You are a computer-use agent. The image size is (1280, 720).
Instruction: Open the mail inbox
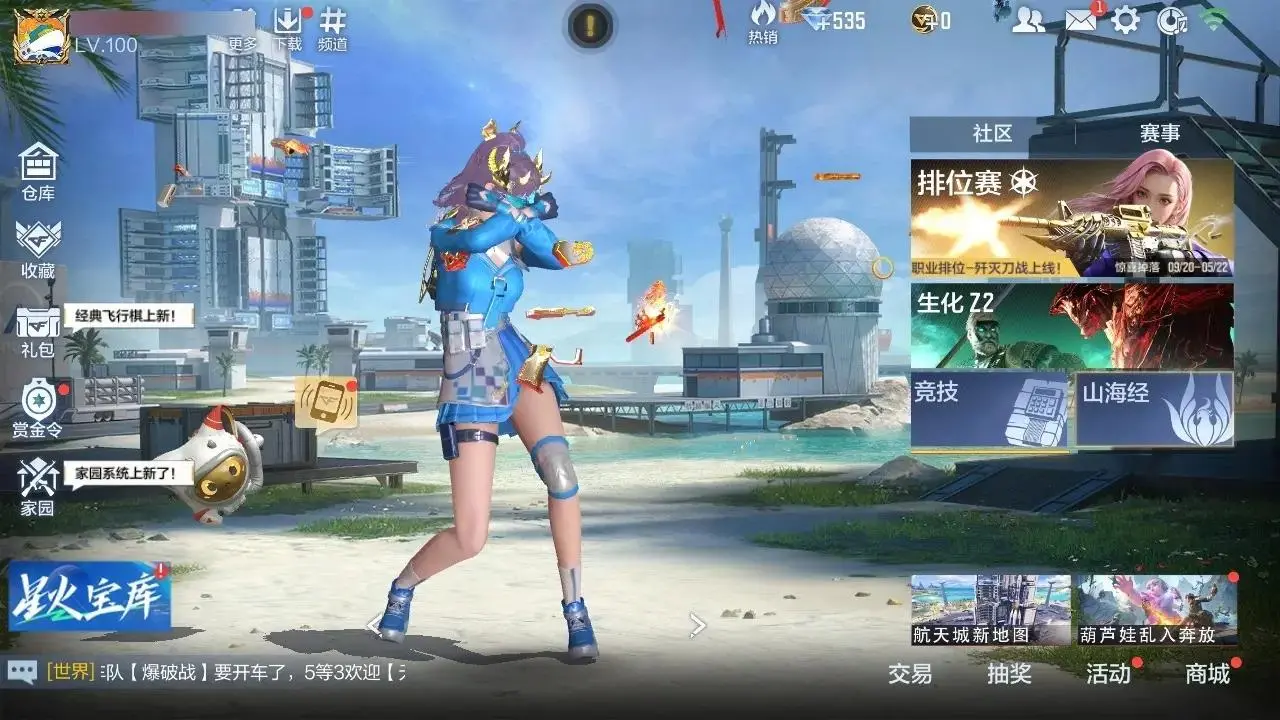click(x=1080, y=20)
